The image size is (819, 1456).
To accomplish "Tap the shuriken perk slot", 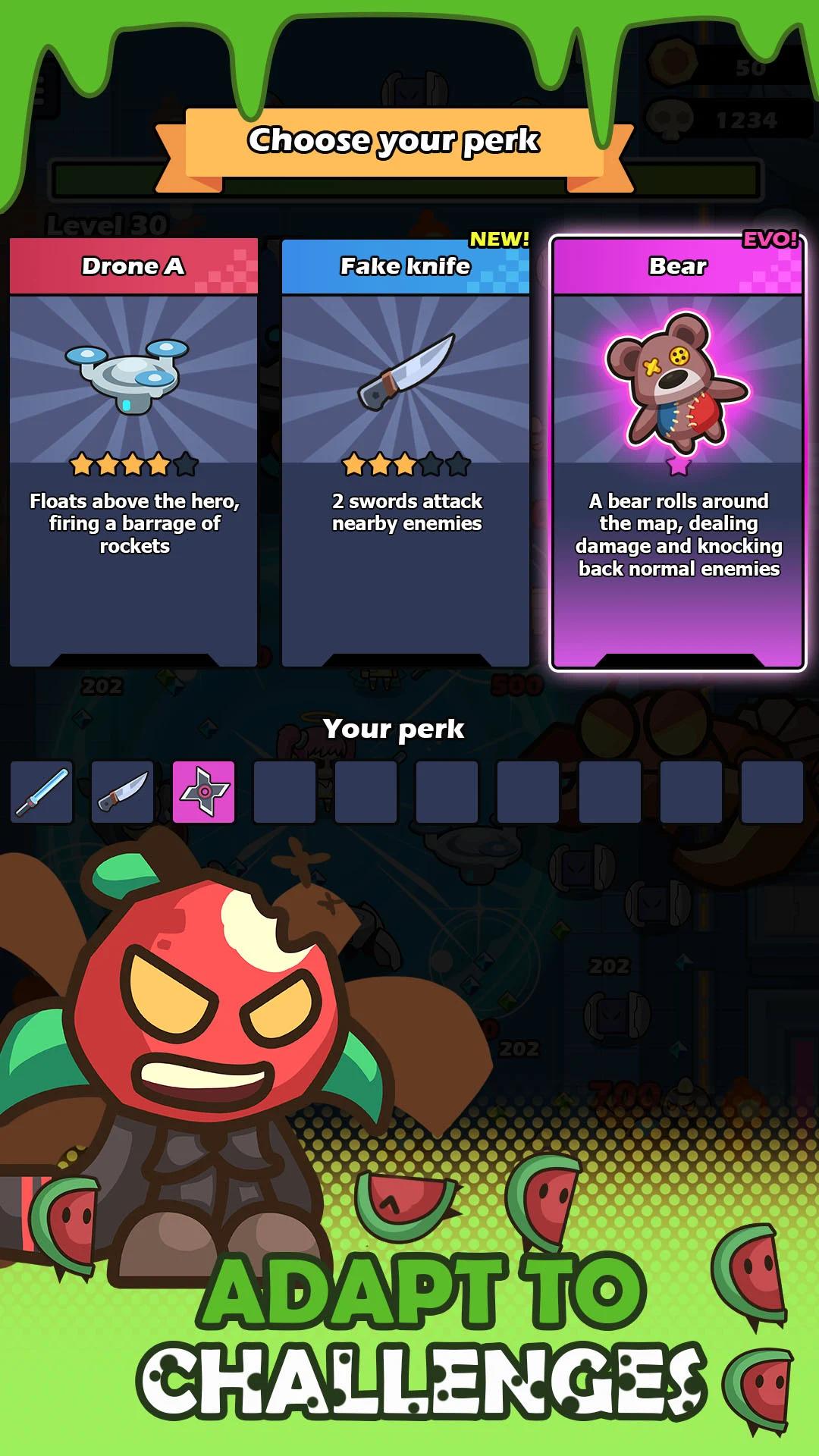I will (204, 792).
